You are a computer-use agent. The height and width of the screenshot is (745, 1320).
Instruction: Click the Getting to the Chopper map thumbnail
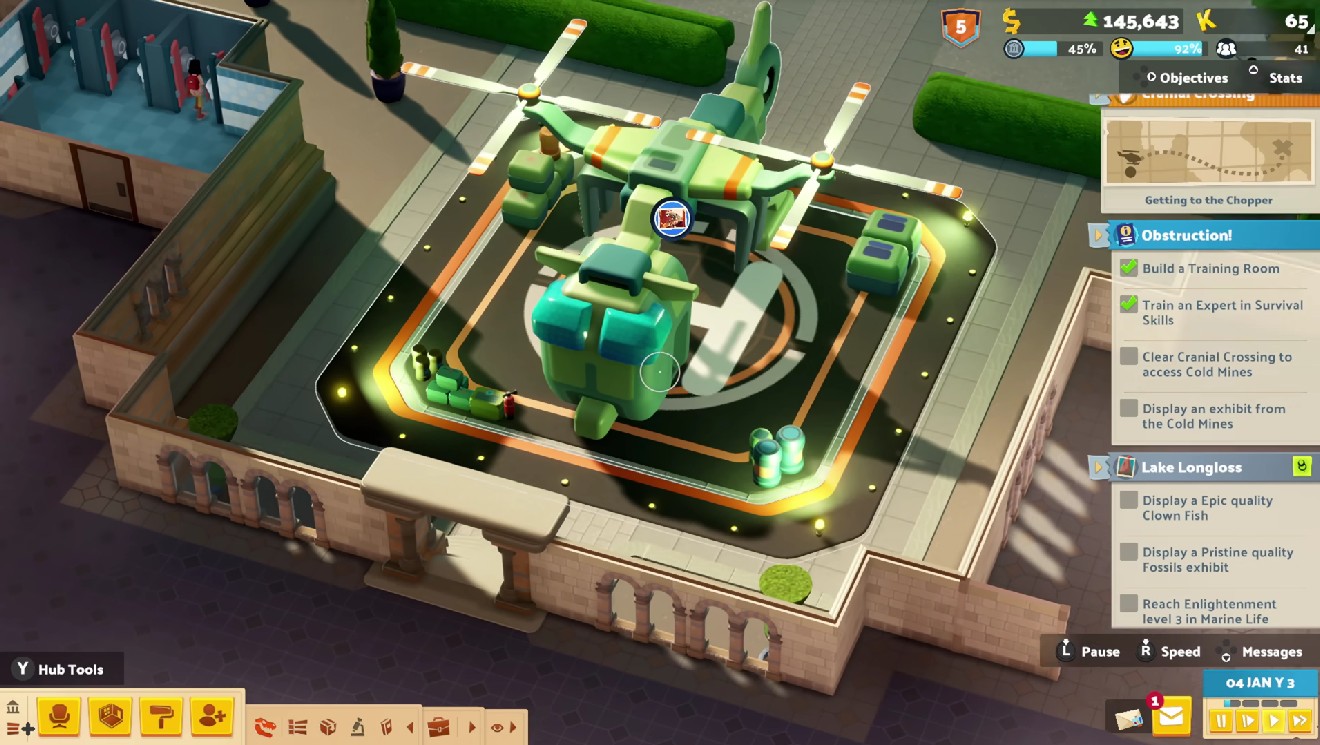1207,153
